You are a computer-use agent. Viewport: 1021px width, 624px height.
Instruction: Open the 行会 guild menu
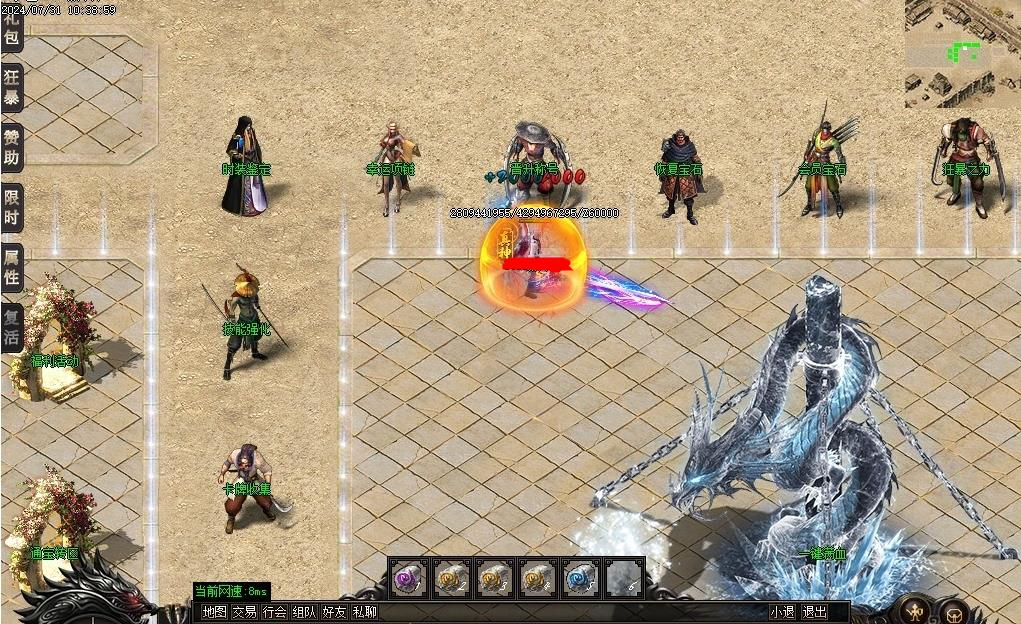(x=275, y=612)
